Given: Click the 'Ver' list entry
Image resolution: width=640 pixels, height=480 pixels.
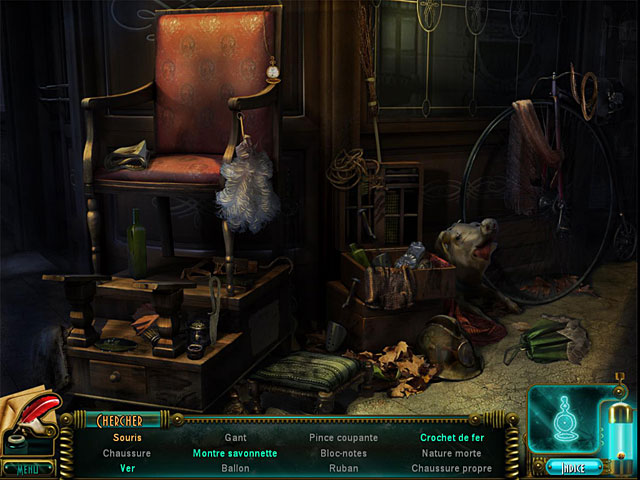Looking at the screenshot, I should 127,468.
